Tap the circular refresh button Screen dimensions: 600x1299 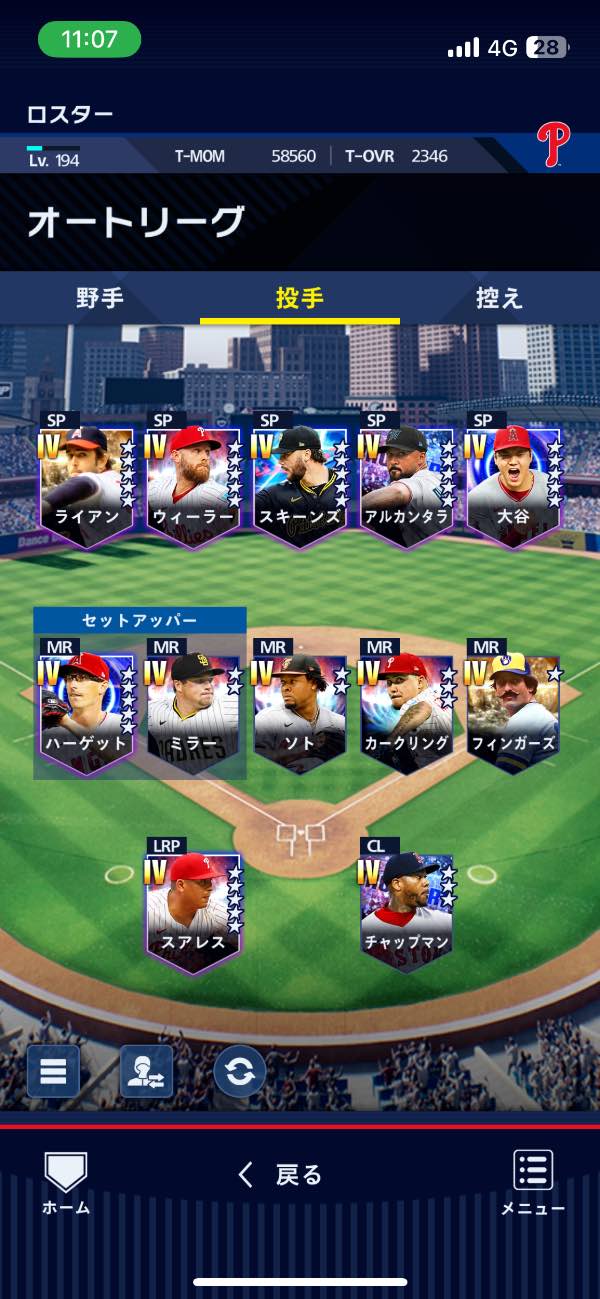point(240,1071)
